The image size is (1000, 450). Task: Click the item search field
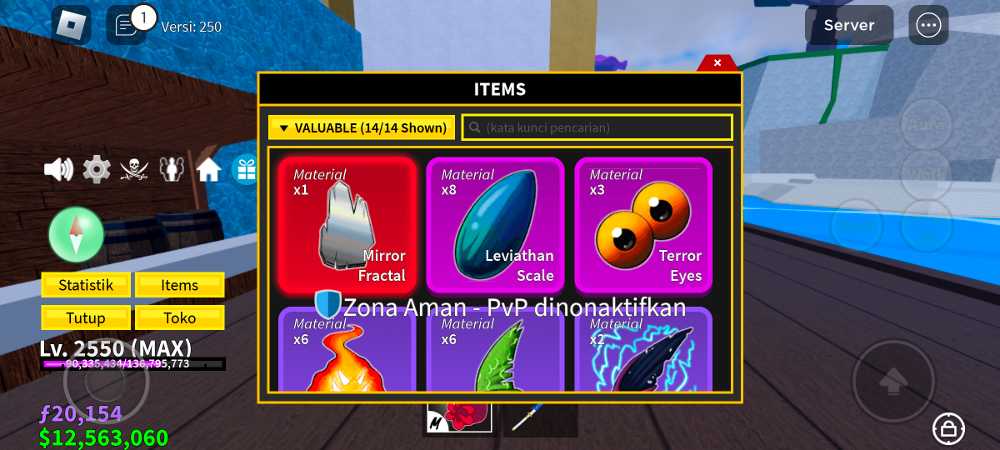coord(597,128)
